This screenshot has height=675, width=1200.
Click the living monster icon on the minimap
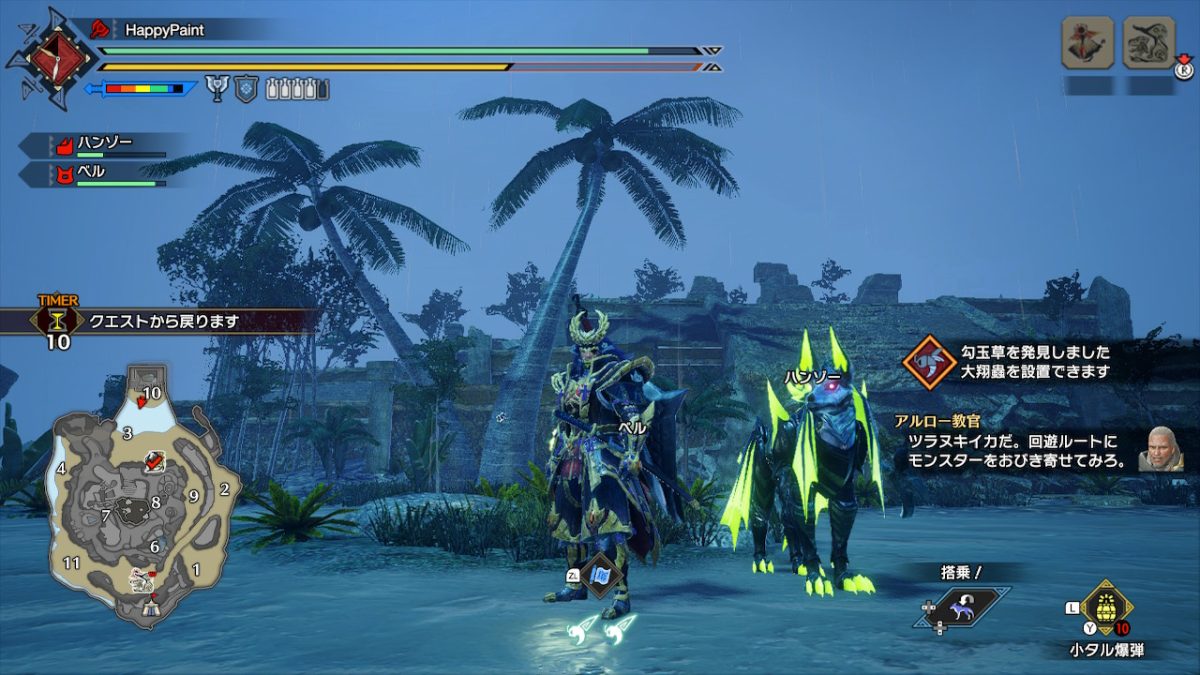click(142, 578)
